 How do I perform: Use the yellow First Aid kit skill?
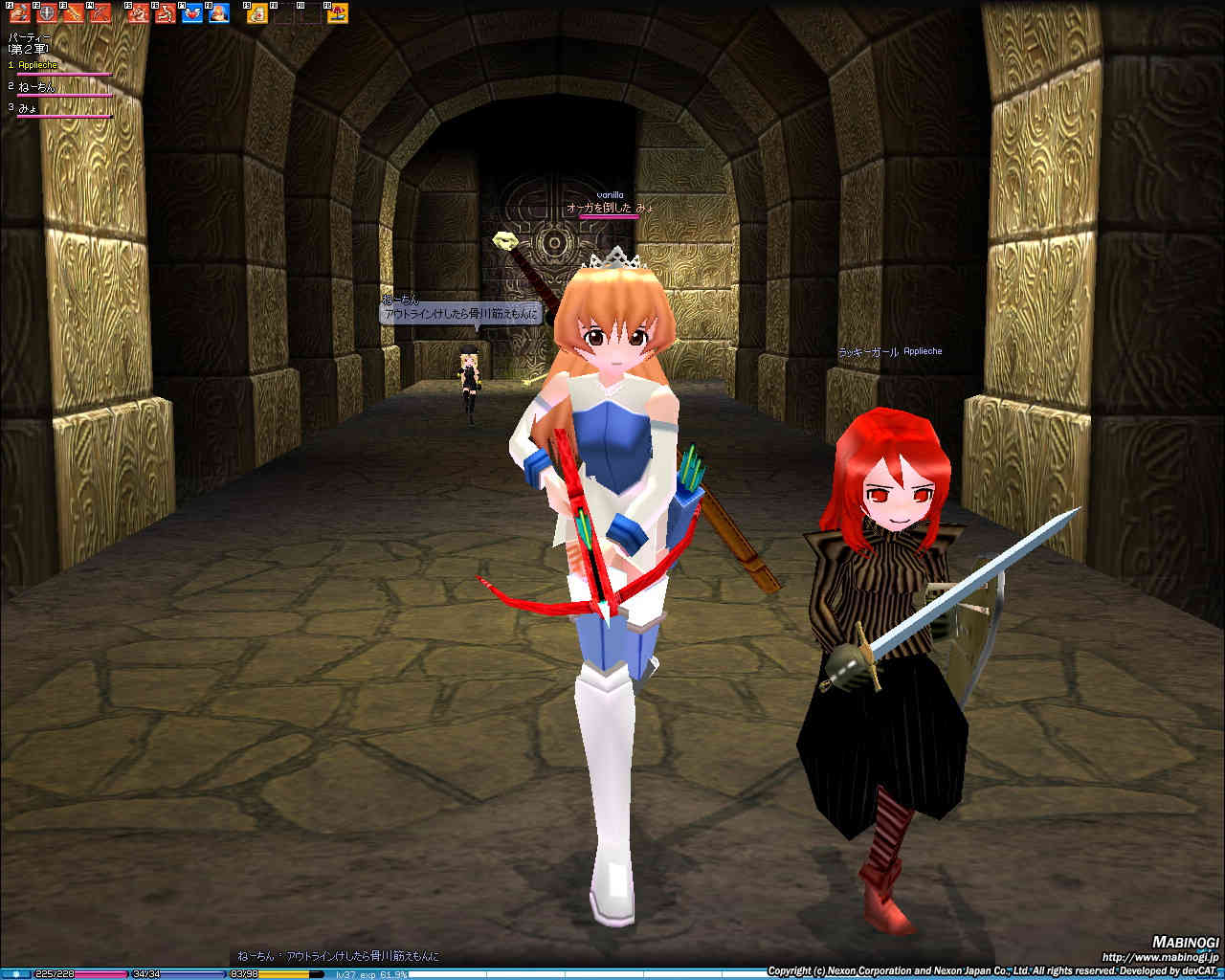pos(257,13)
